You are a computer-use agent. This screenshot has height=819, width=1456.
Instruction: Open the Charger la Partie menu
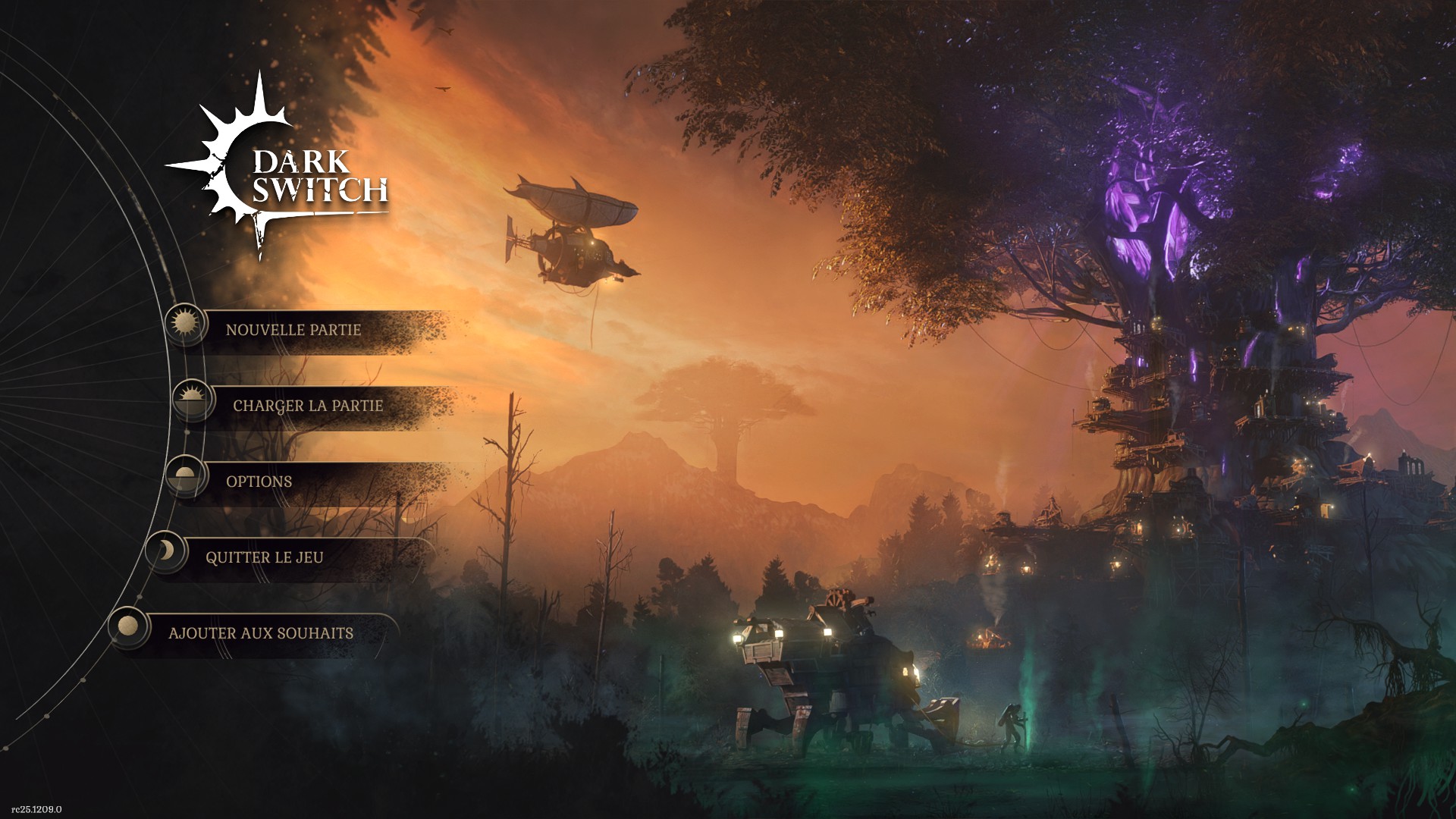(x=307, y=406)
